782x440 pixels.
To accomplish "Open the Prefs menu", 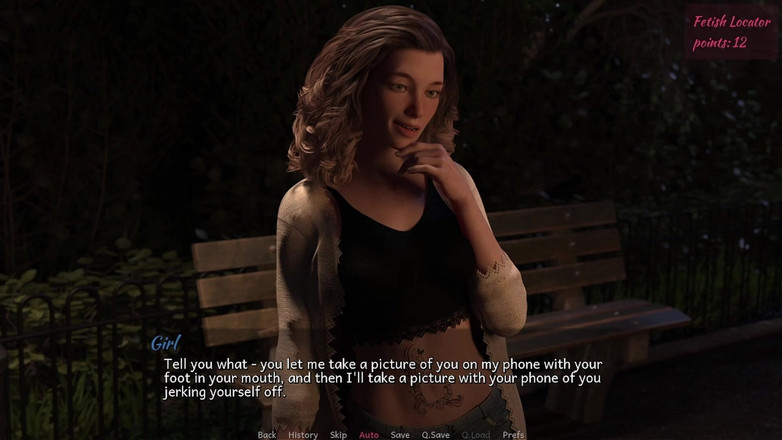I will click(x=513, y=435).
